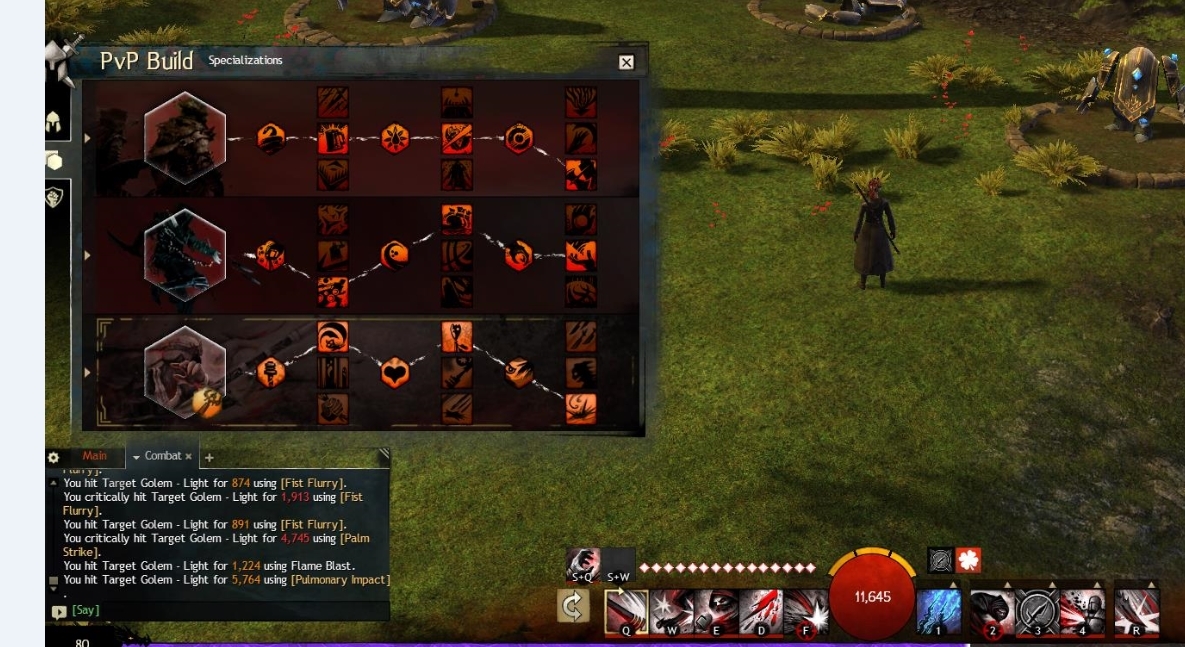1185x647 pixels.
Task: Select the bottom elite specialization portrait
Action: (x=185, y=371)
